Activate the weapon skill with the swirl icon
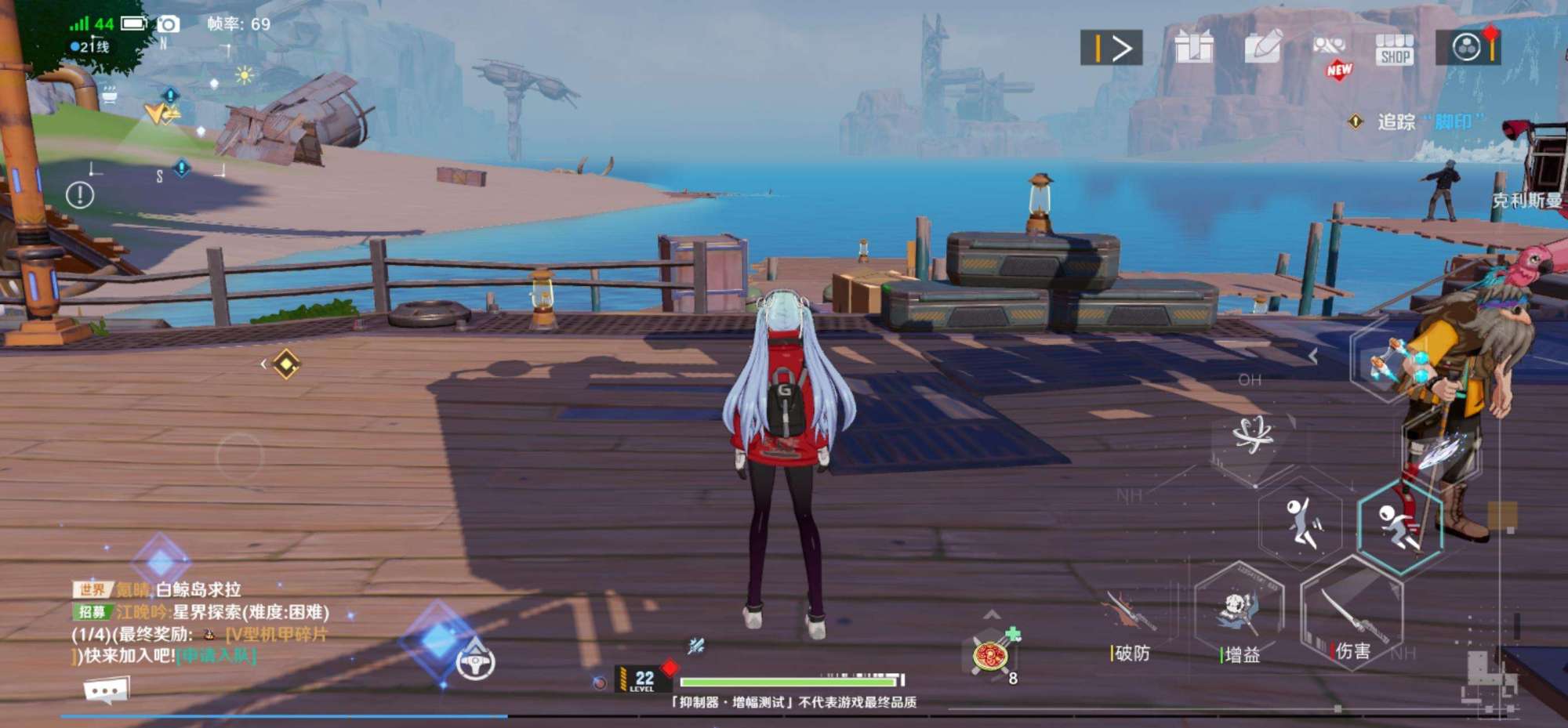Viewport: 1568px width, 728px height. 1252,435
